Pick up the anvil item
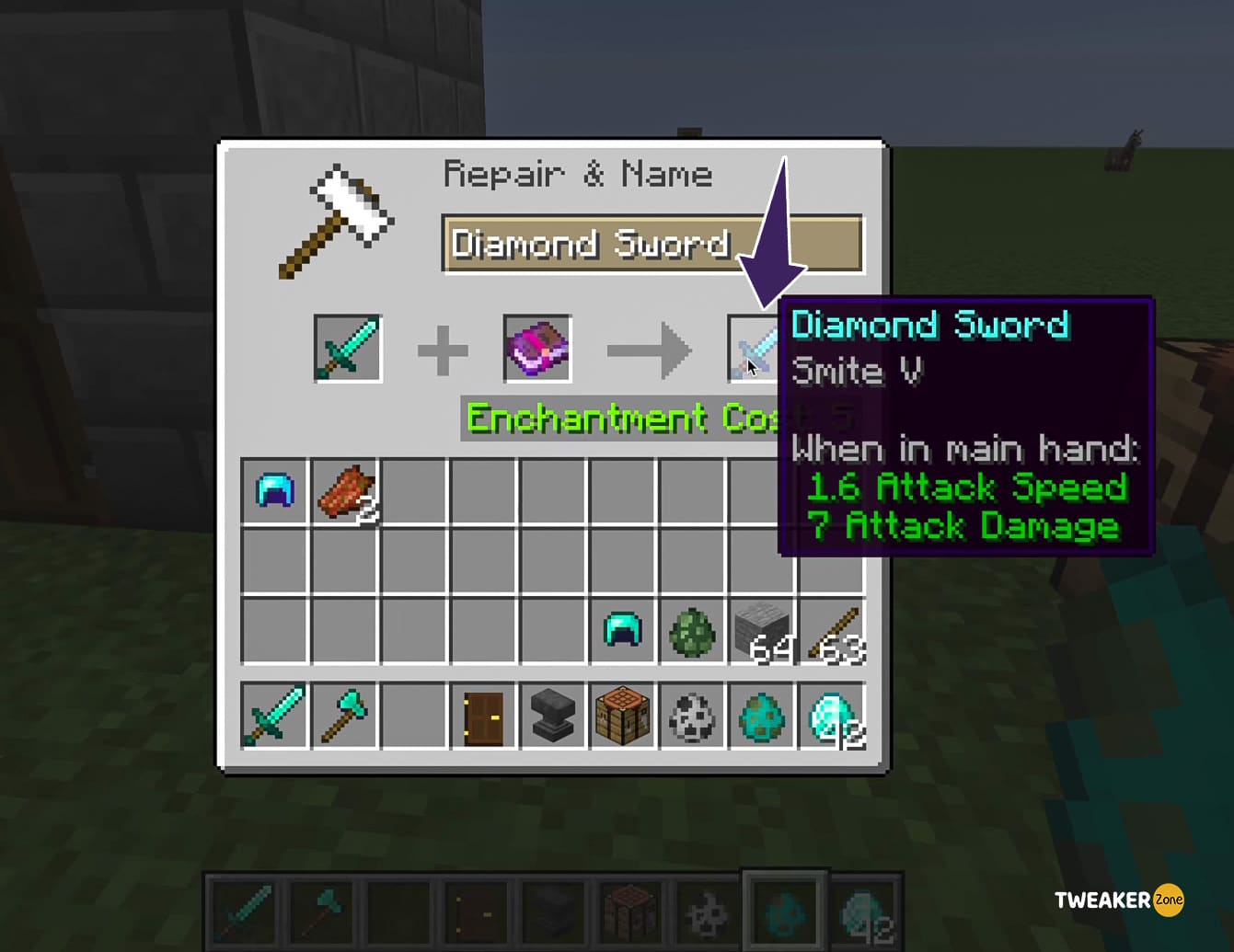Image resolution: width=1234 pixels, height=952 pixels. 553,717
